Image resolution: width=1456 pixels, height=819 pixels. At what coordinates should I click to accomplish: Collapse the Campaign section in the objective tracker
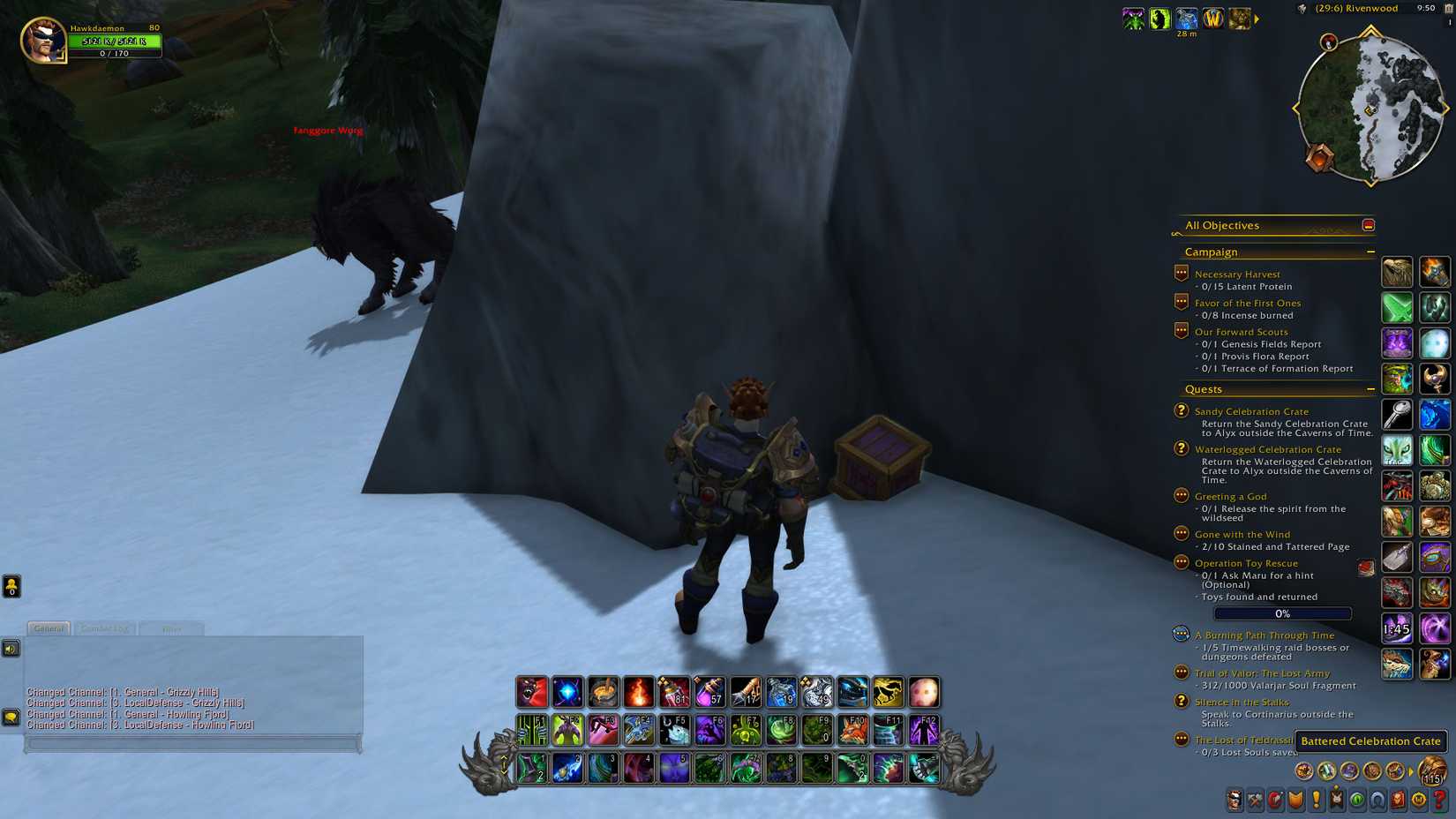coord(1370,252)
